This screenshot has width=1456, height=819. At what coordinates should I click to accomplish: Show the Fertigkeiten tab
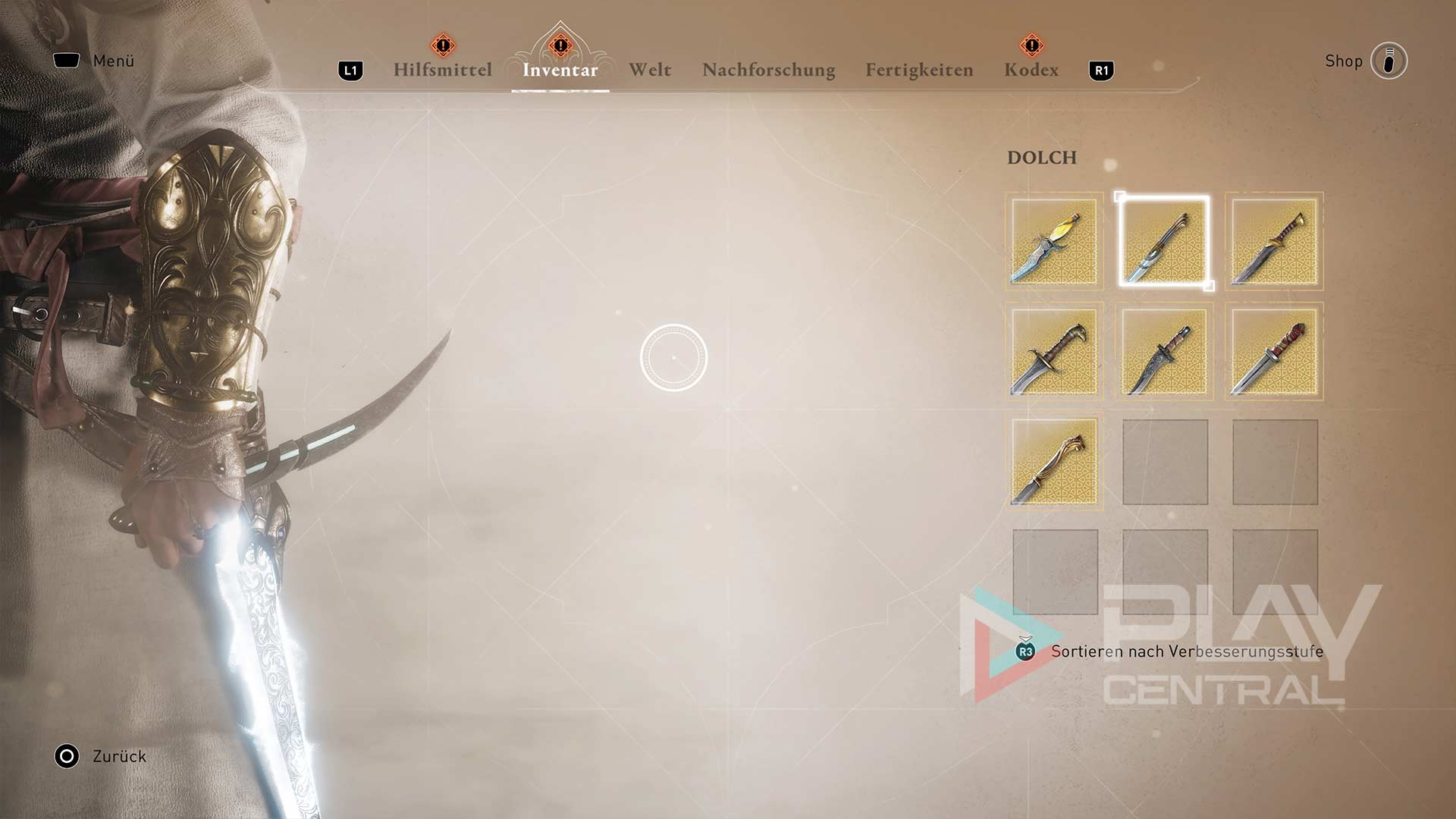(x=919, y=70)
